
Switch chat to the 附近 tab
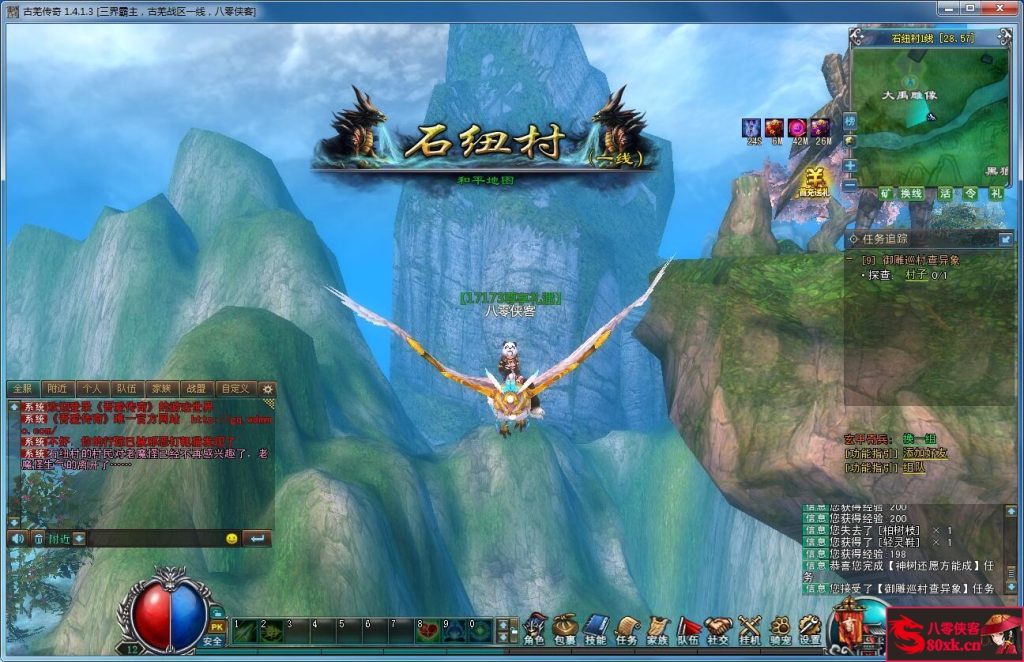(58, 388)
